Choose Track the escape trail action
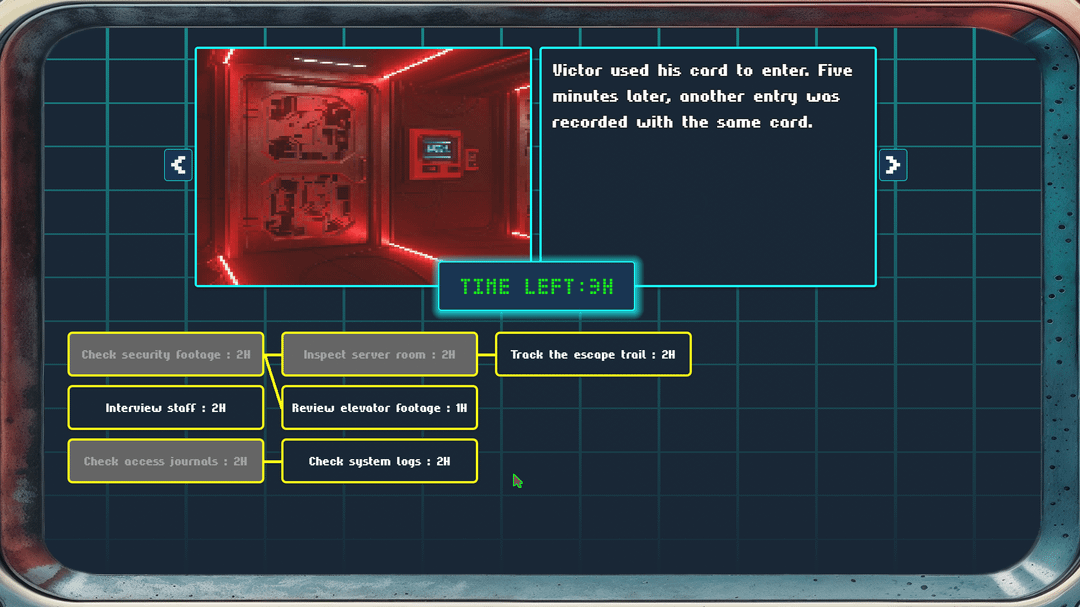Screen dimensions: 1080x607 593,355
